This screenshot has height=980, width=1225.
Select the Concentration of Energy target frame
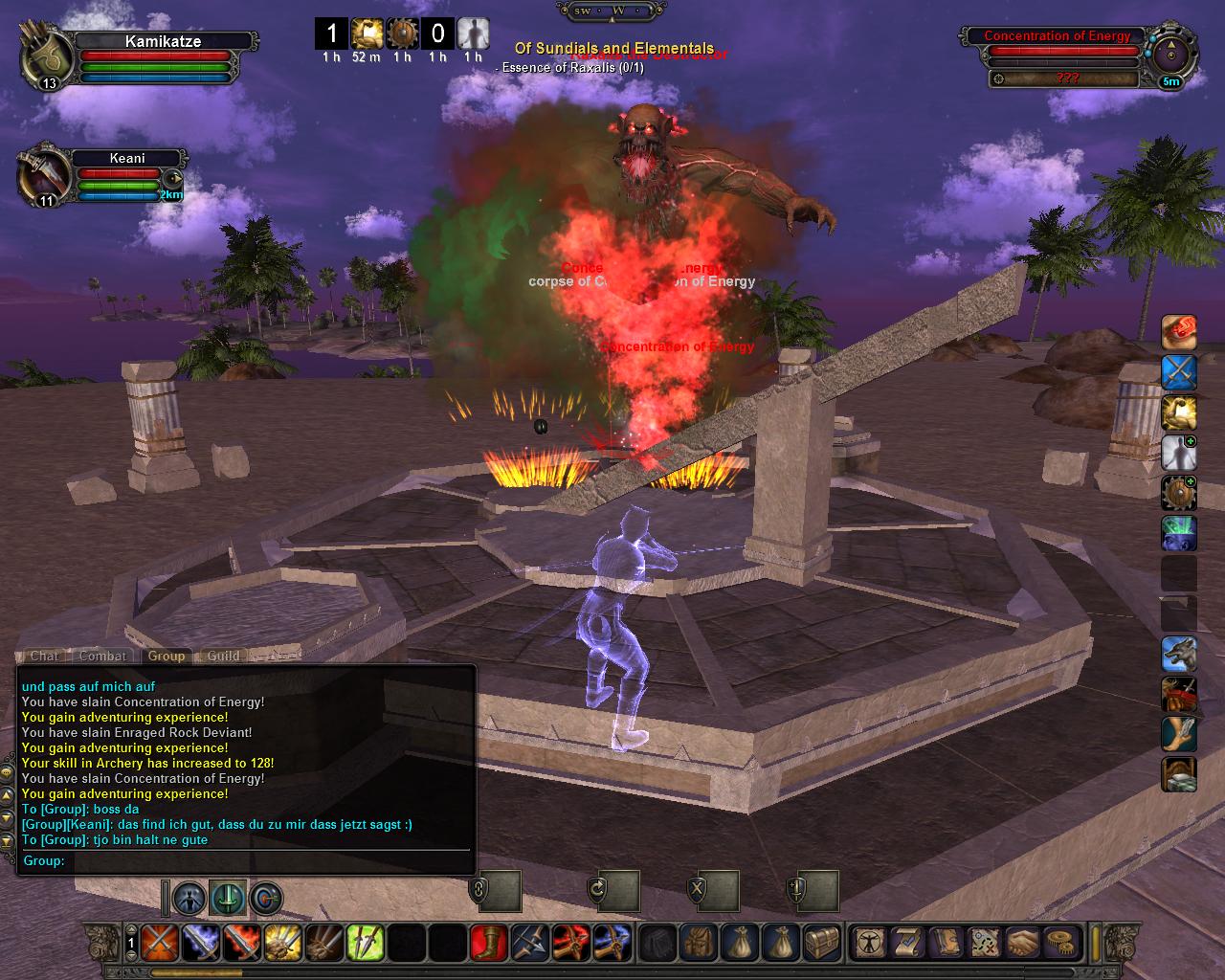click(x=1058, y=36)
